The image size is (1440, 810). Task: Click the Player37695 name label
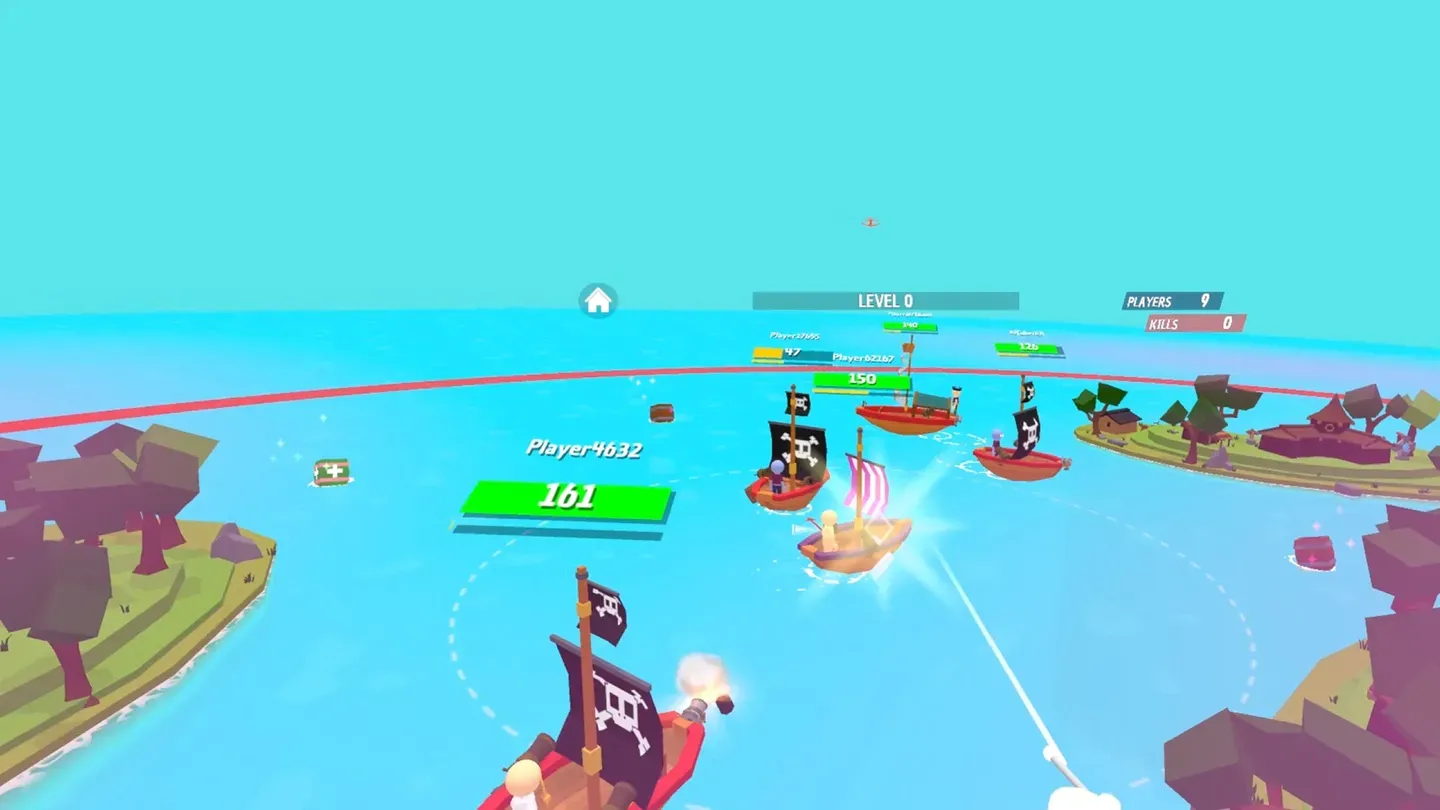(x=794, y=335)
